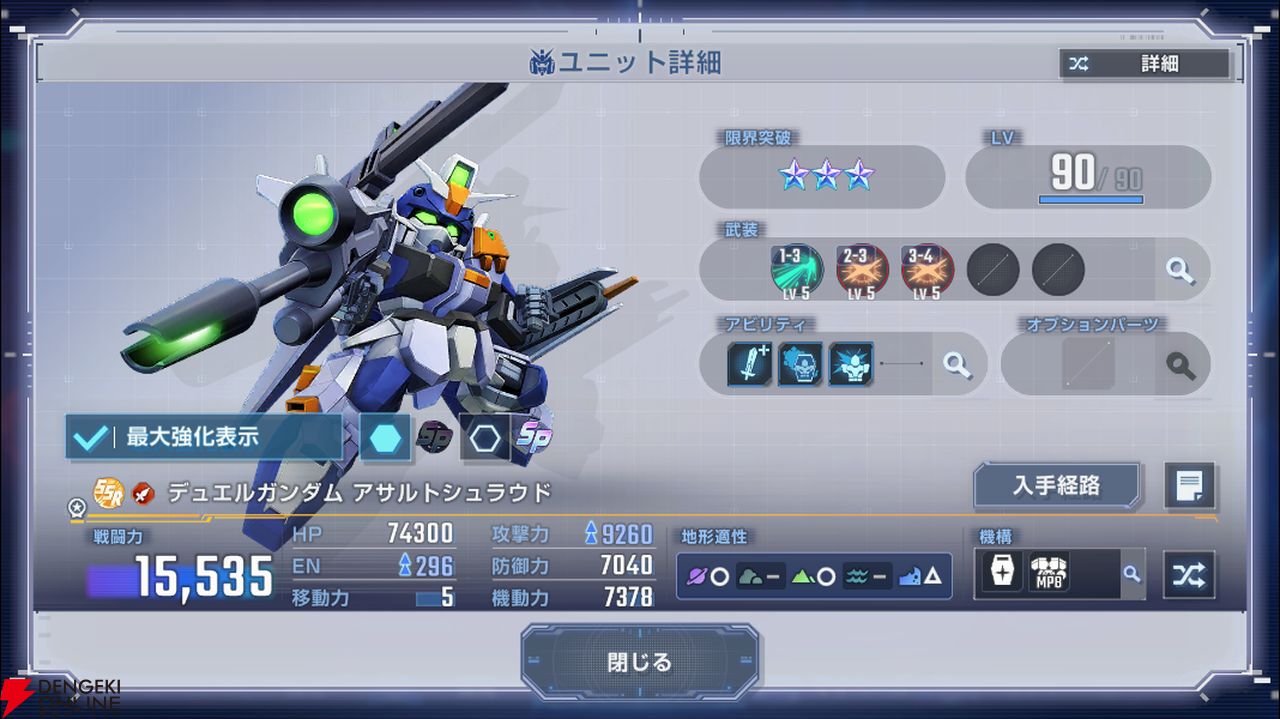Click the shuffle arrows button near 機構

point(1190,575)
